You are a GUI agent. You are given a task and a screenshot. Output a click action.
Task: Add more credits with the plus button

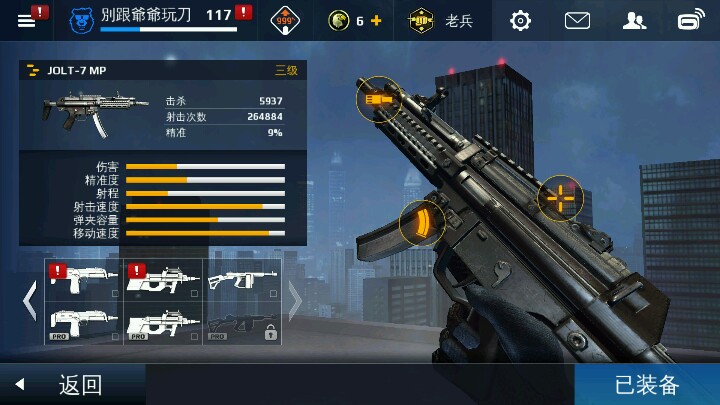(376, 20)
